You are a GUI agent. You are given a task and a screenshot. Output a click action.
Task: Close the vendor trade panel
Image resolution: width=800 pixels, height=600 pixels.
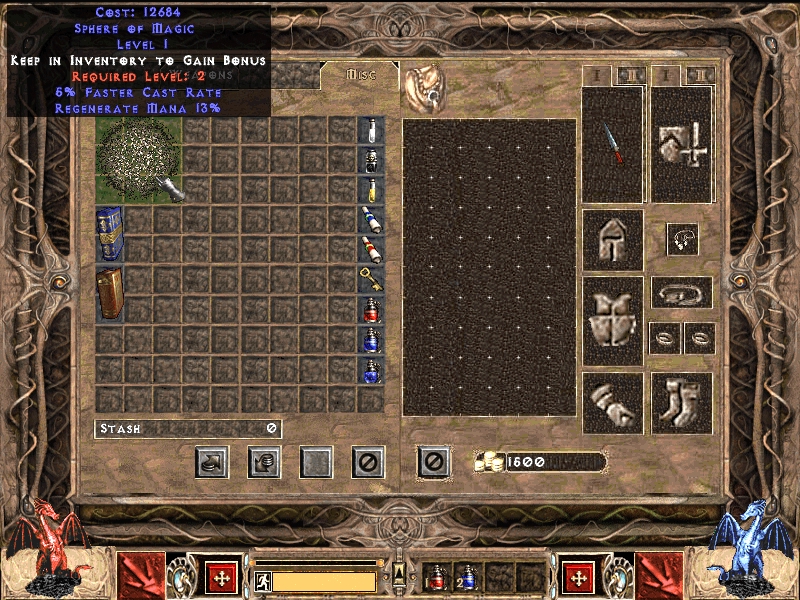(368, 461)
